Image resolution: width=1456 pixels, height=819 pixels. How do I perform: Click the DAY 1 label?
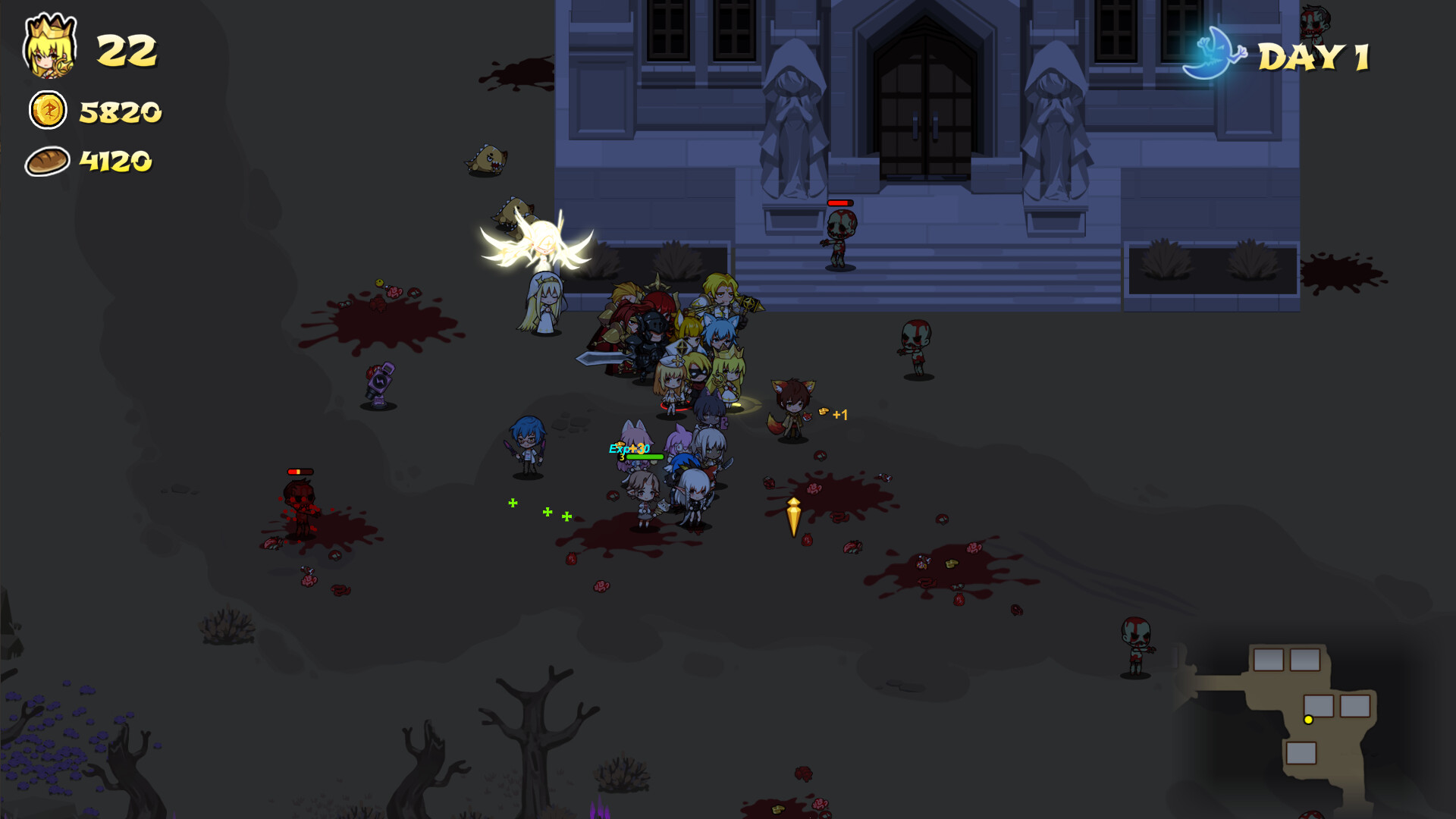tap(1314, 57)
